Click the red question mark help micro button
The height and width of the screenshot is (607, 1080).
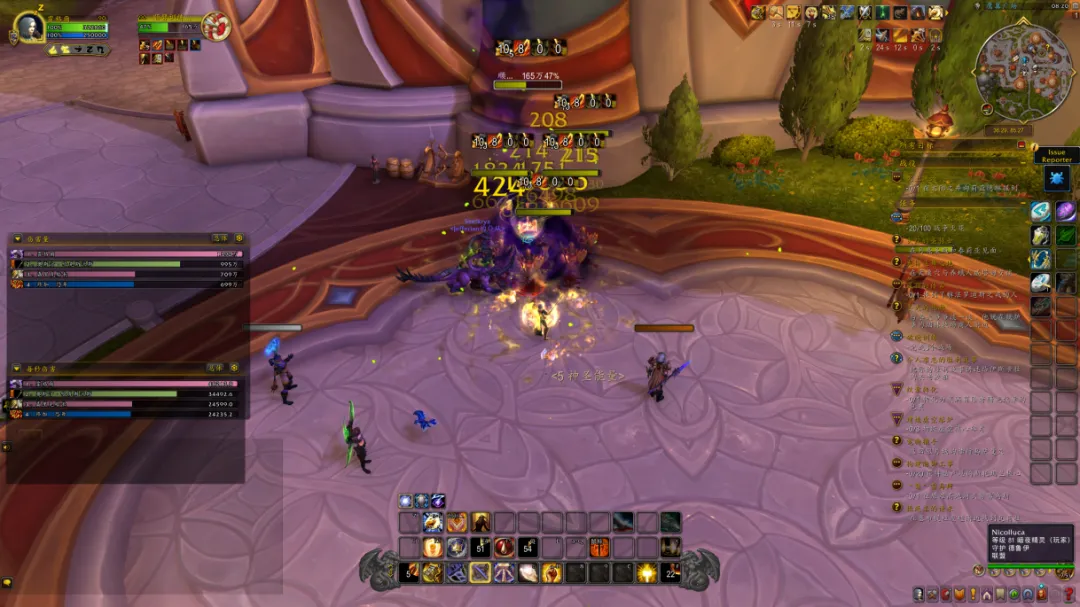1069,595
